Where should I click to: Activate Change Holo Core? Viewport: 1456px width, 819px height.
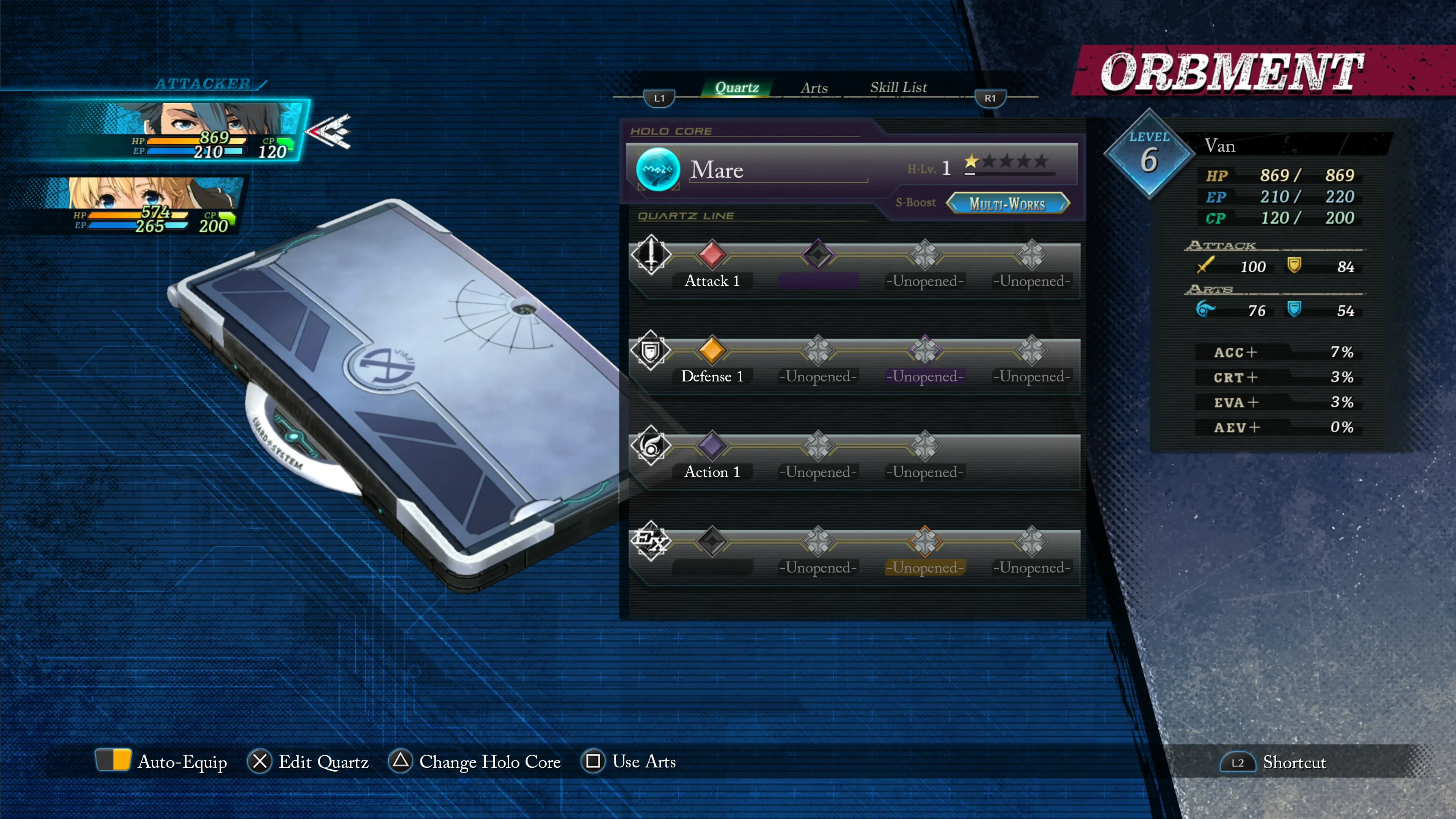coord(475,761)
